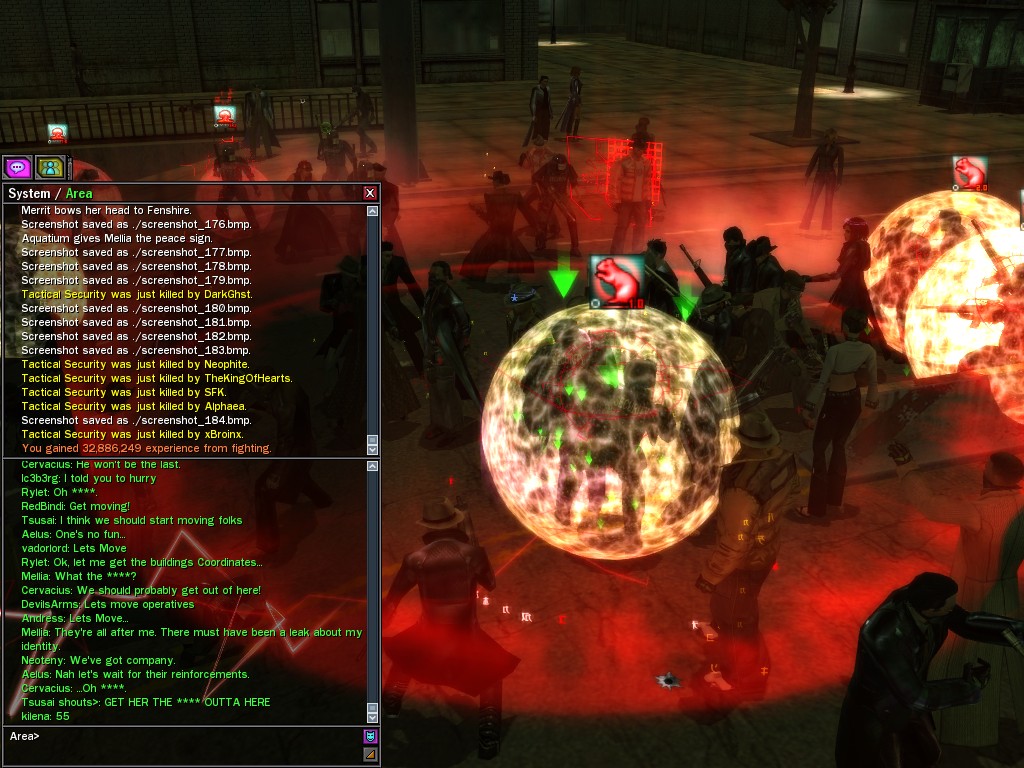Click the orange resize corner of chat window
This screenshot has width=1024, height=768.
370,754
